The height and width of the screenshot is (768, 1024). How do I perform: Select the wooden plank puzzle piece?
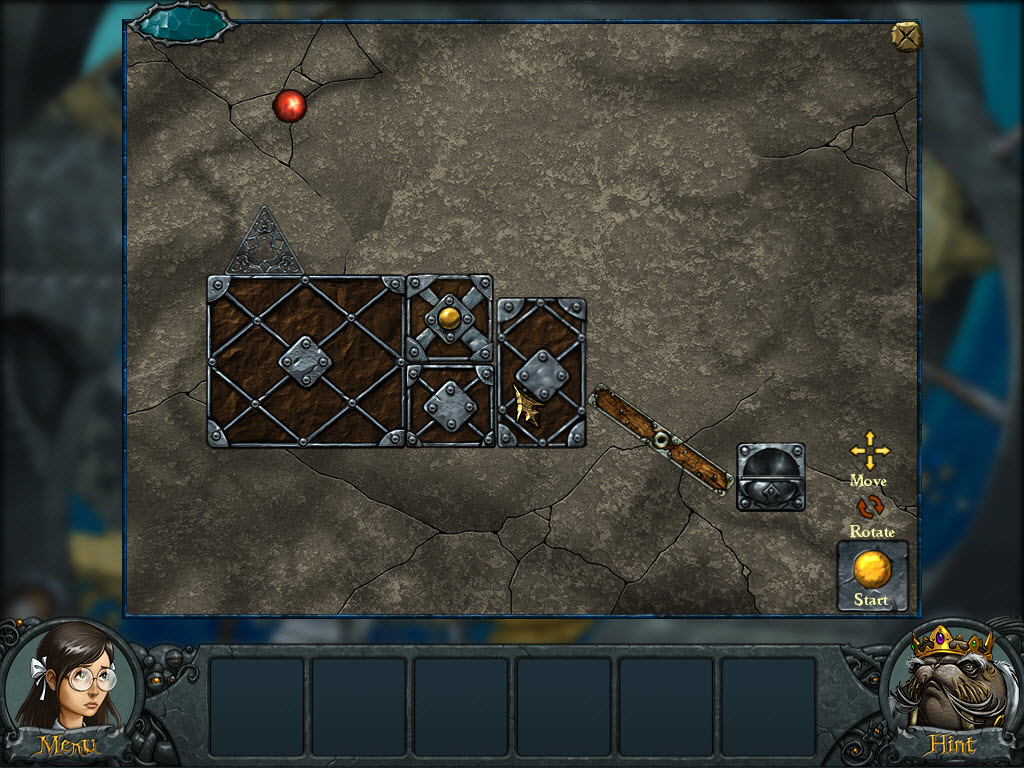(x=661, y=439)
